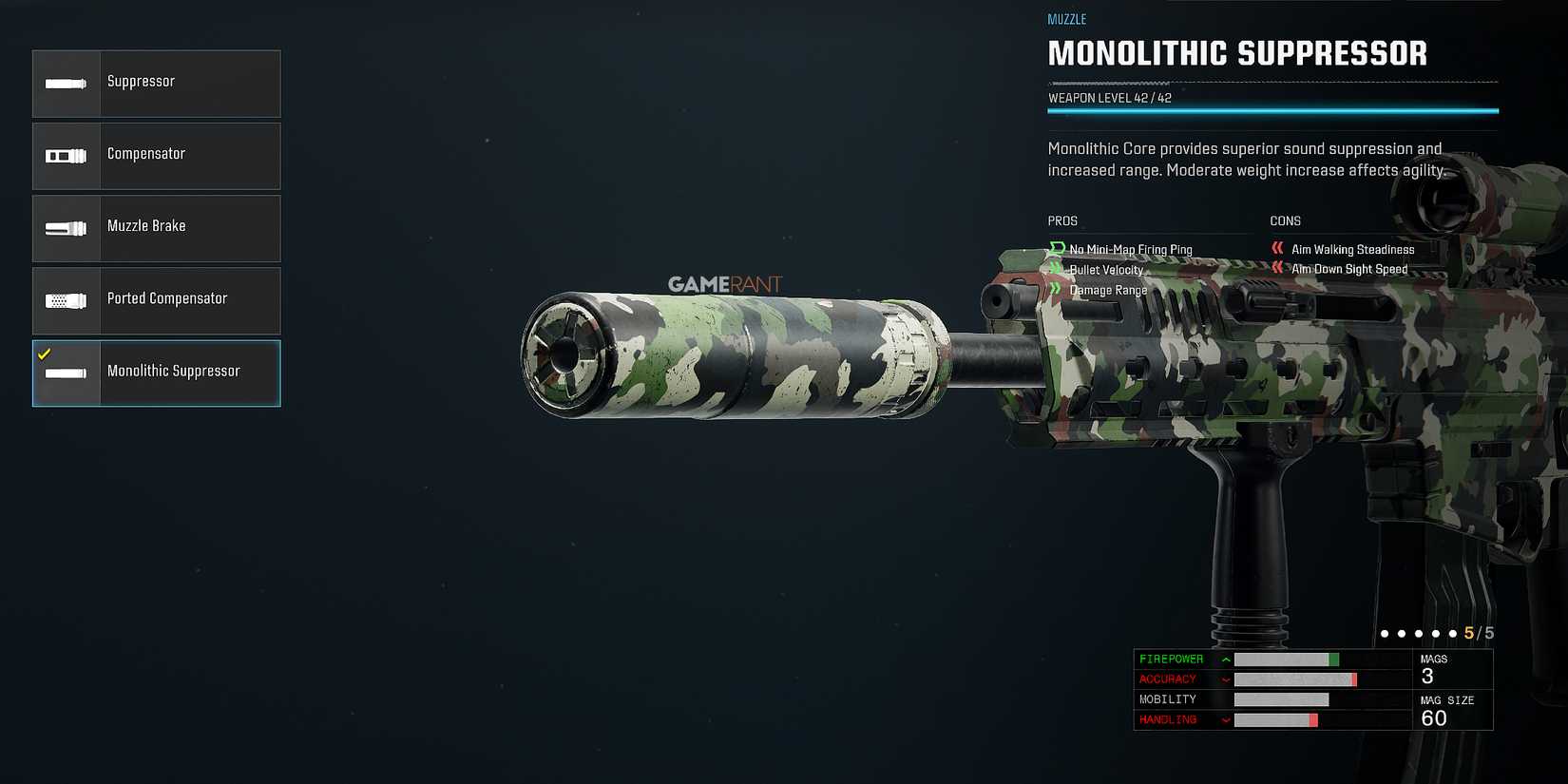1568x784 pixels.
Task: Select the Muzzle Brake icon
Action: click(66, 227)
